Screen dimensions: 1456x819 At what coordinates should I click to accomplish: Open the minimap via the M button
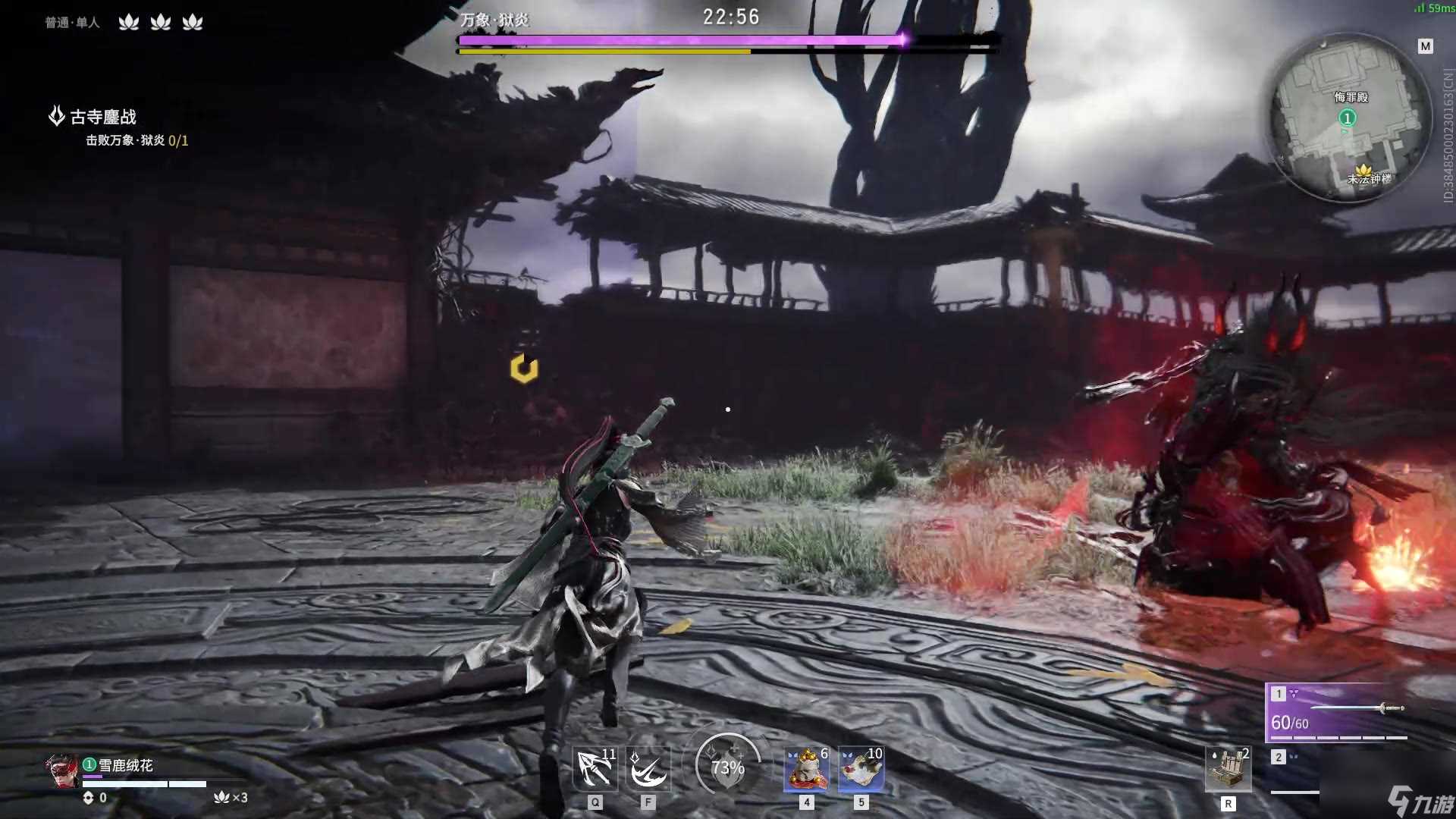click(1426, 45)
